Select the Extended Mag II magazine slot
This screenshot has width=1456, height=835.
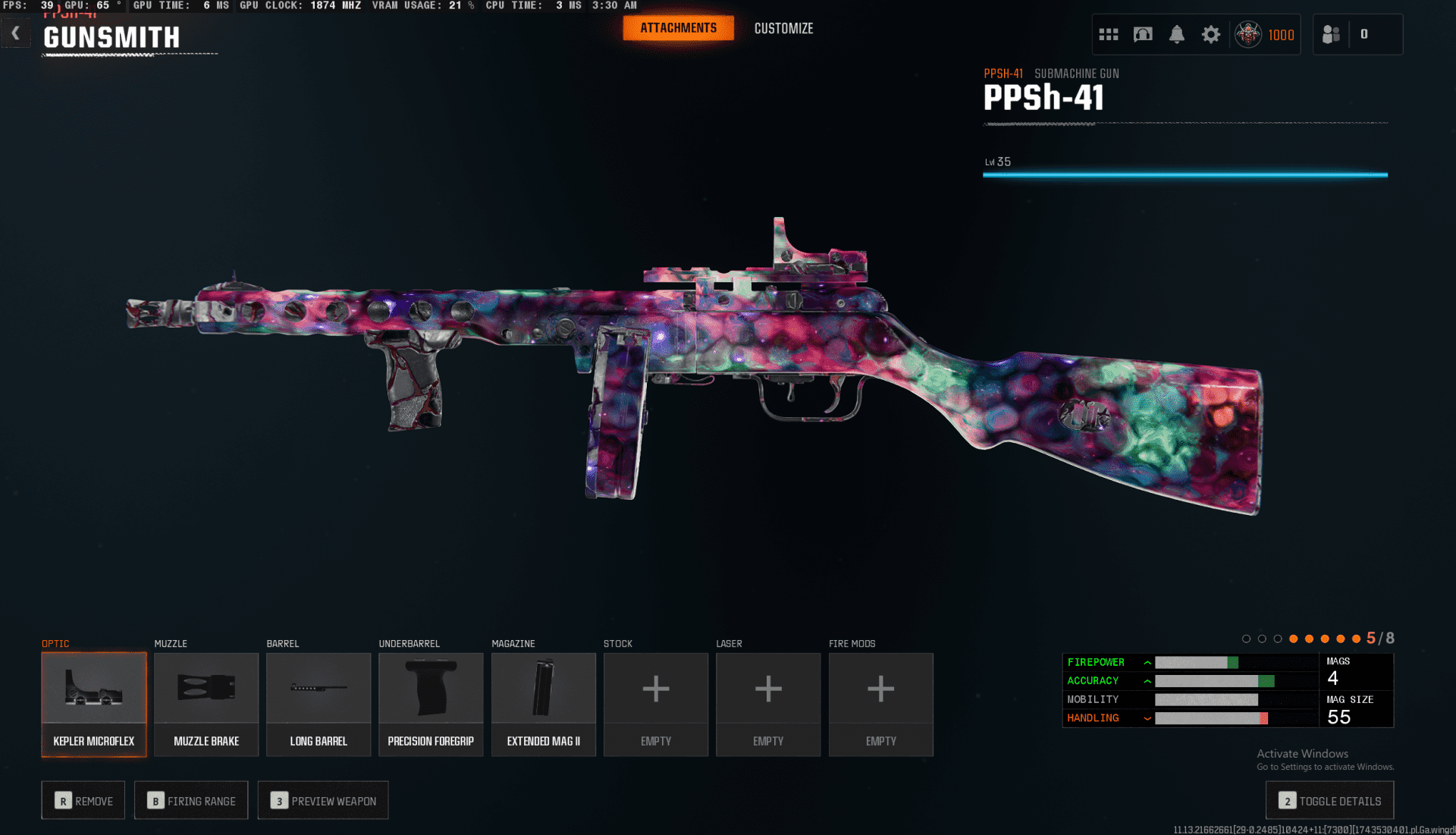pos(543,704)
